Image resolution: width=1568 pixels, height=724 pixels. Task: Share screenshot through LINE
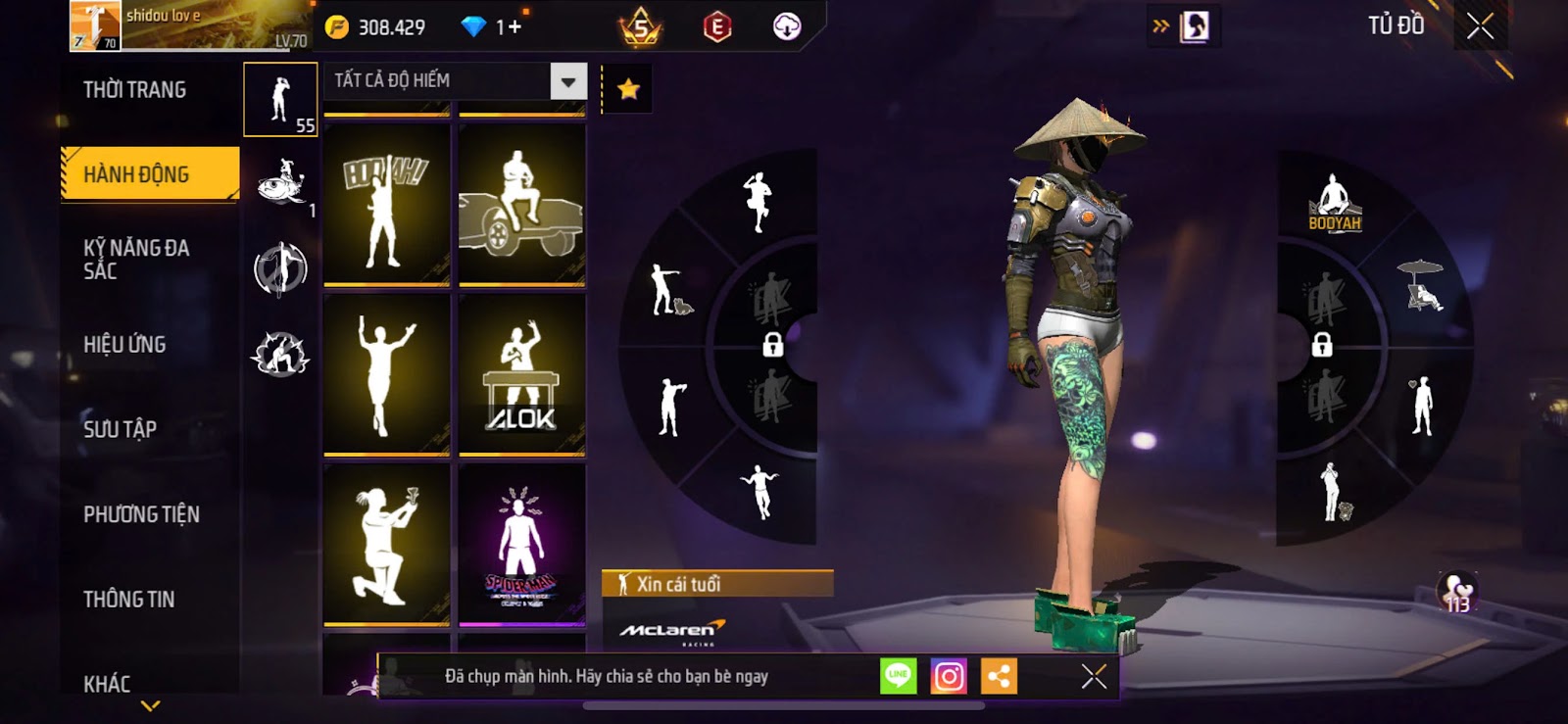coord(898,676)
